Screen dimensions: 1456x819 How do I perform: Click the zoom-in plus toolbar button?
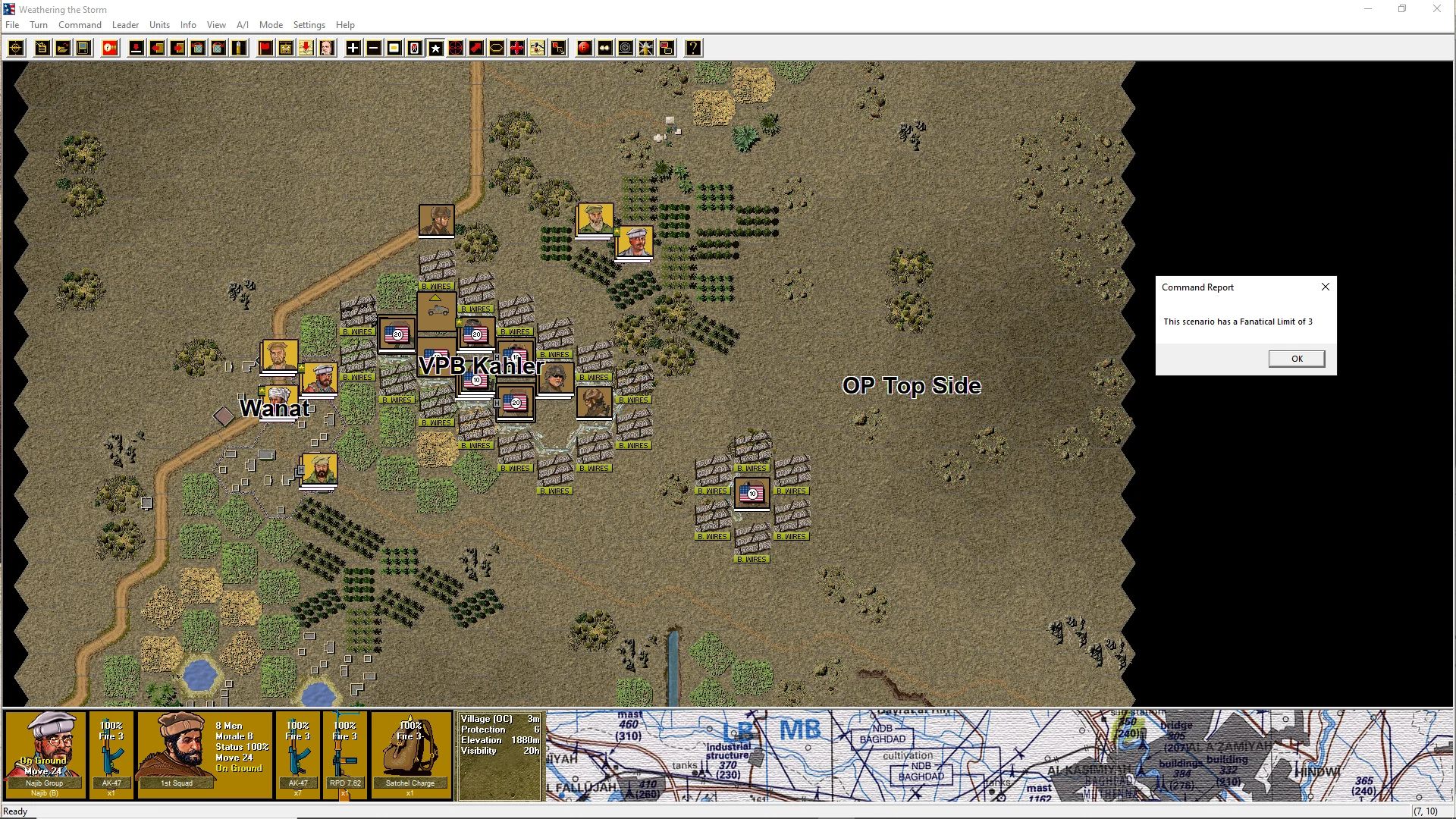coord(353,49)
